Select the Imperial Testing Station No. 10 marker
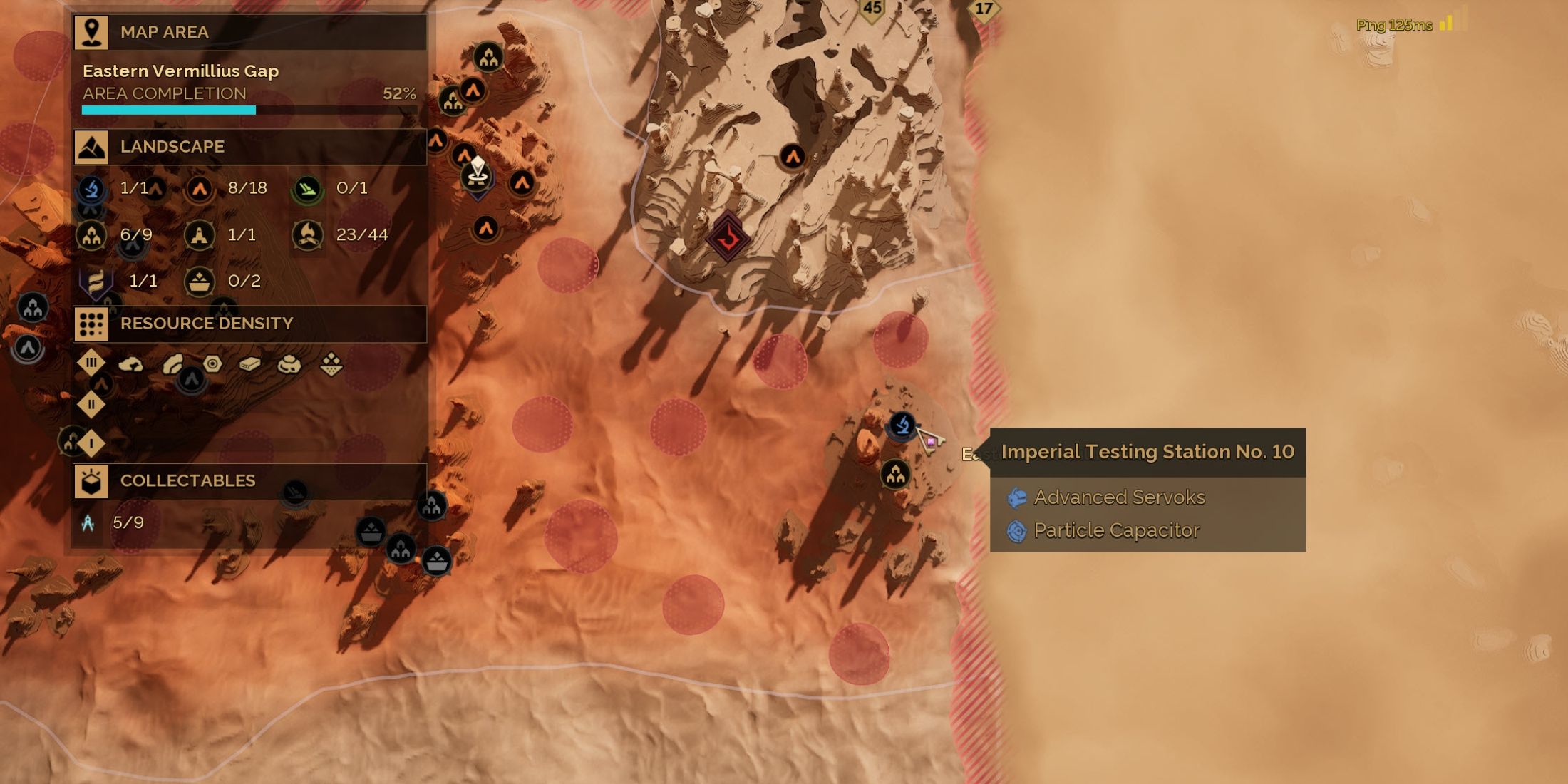The image size is (1568, 784). coord(902,425)
